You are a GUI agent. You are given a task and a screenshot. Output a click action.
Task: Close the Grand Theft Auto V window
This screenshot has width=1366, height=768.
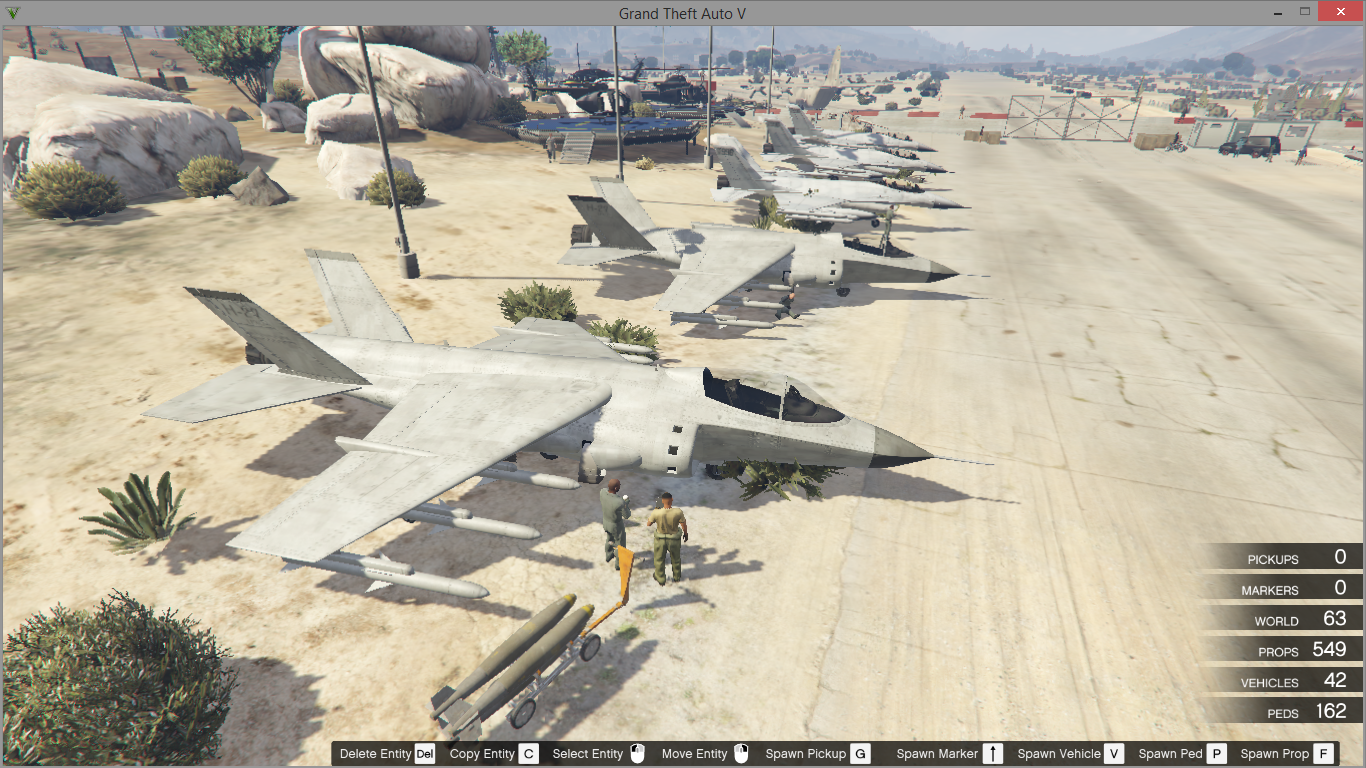[1339, 12]
